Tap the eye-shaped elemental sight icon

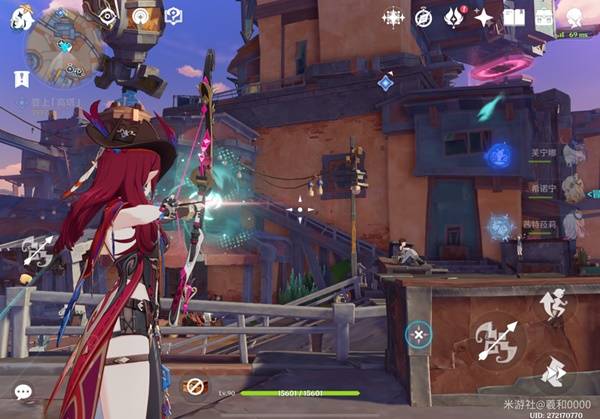[107, 15]
